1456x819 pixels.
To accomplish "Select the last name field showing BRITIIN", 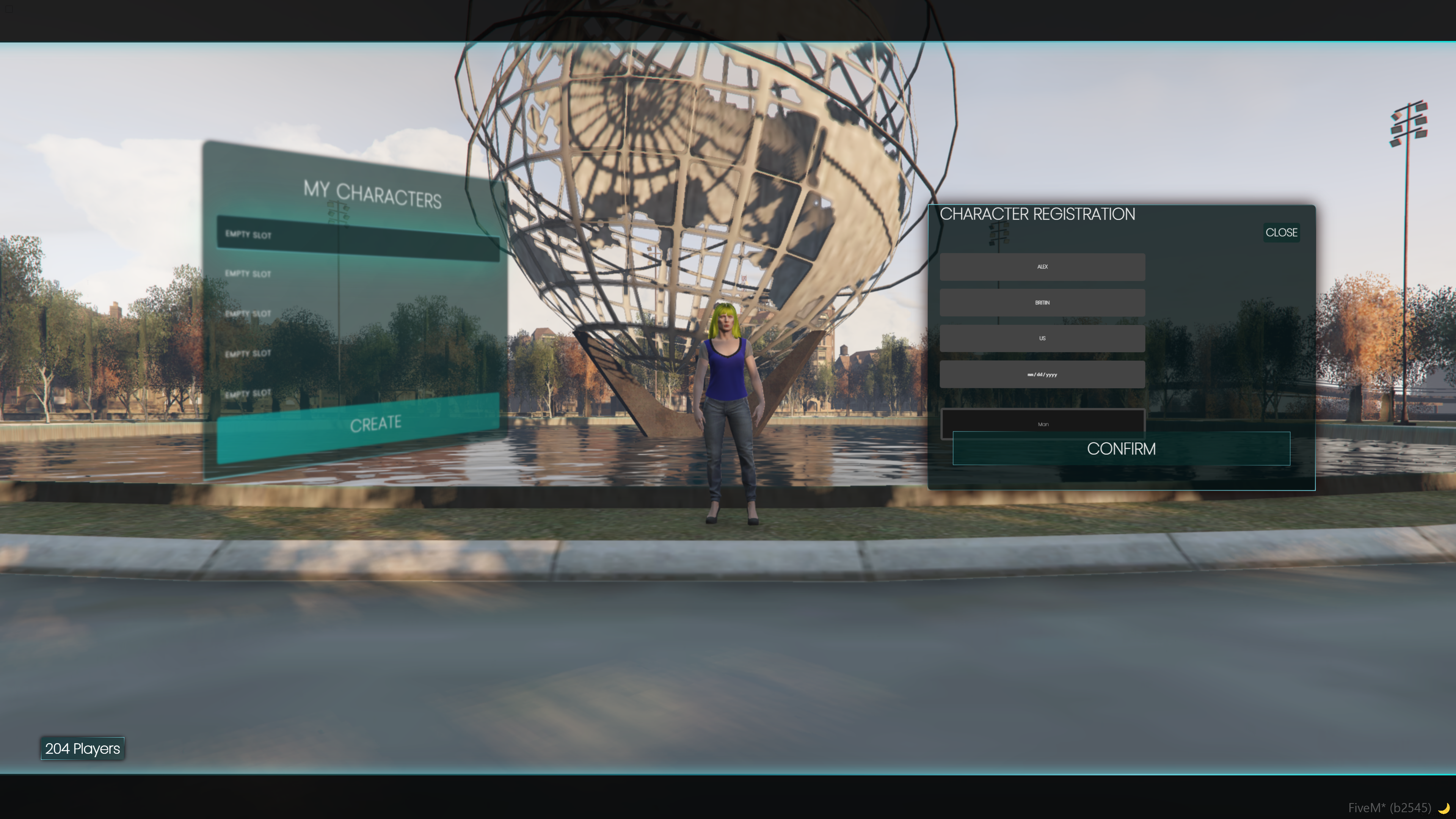I will (x=1042, y=303).
